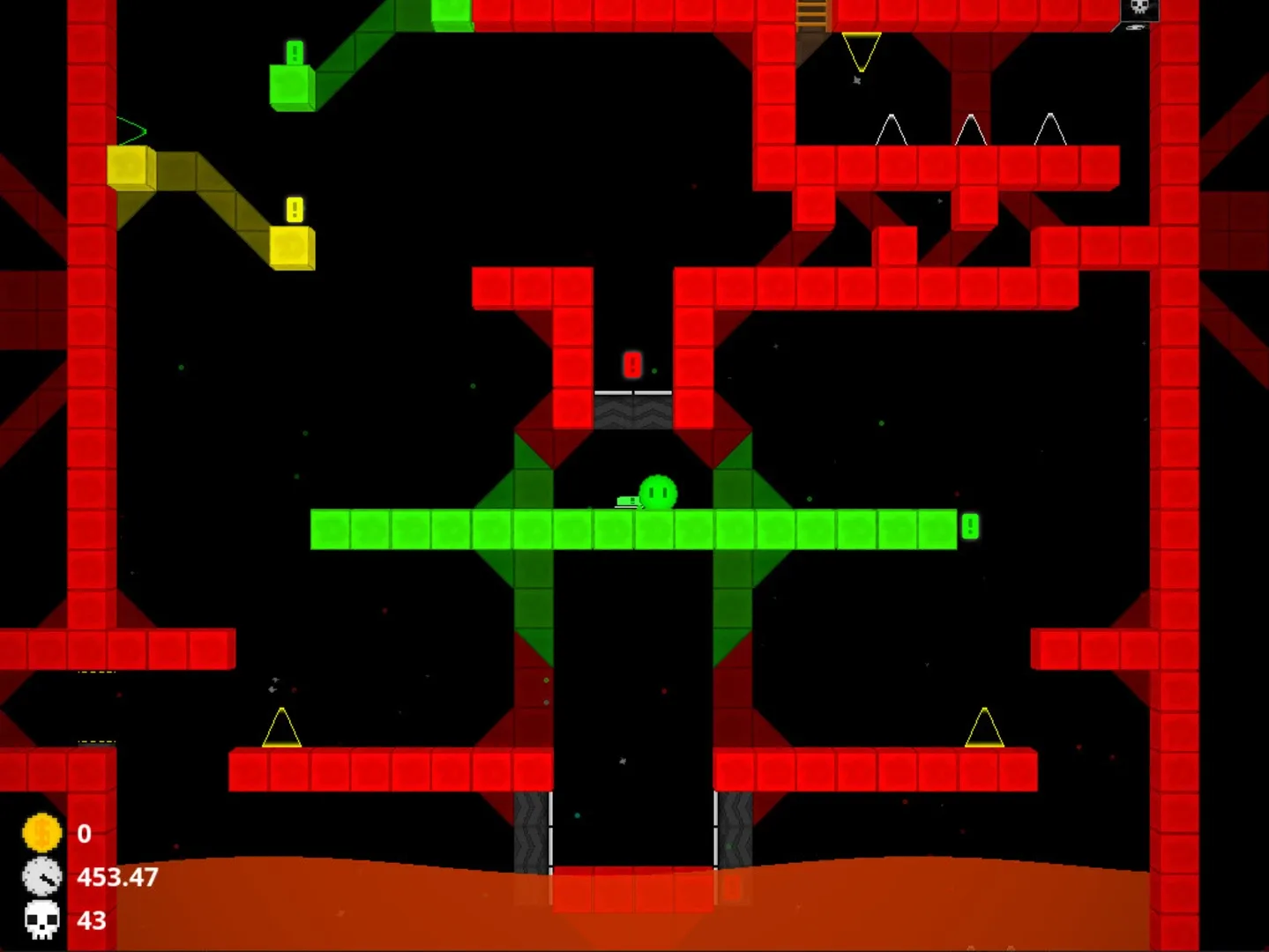Image resolution: width=1269 pixels, height=952 pixels.
Task: Click the wooden ladder at the top
Action: click(812, 13)
